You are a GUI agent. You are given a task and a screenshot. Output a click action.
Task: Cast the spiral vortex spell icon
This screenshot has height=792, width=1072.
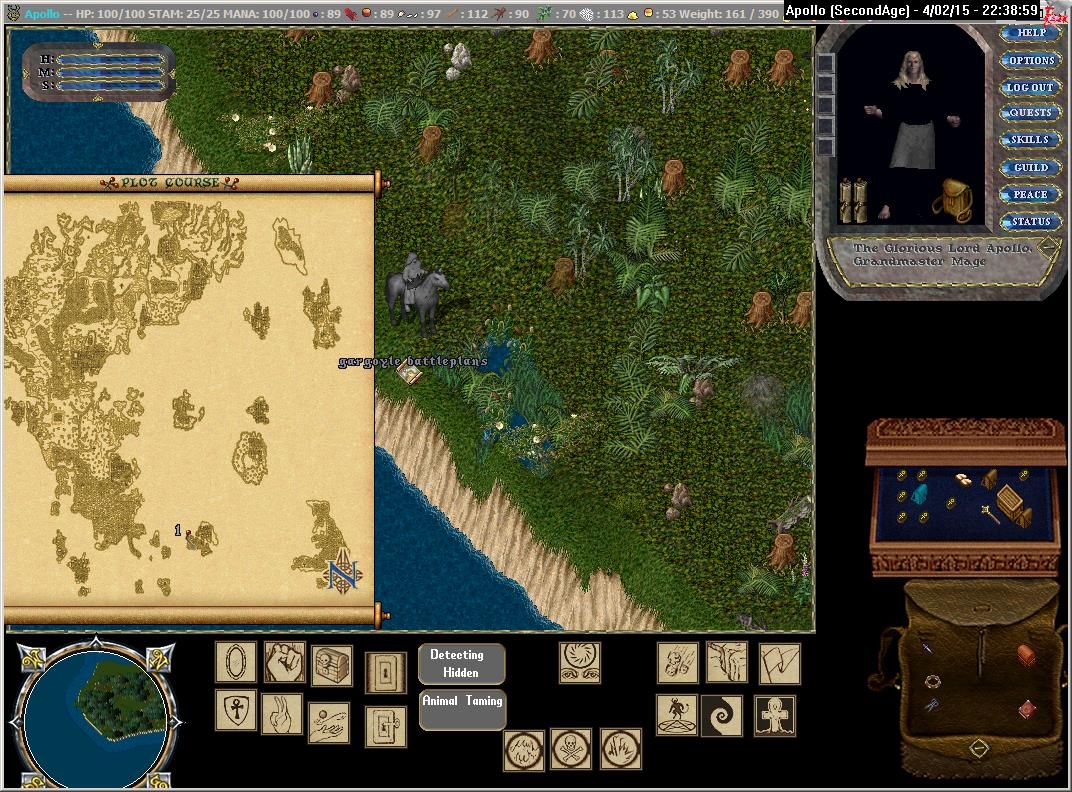point(720,716)
